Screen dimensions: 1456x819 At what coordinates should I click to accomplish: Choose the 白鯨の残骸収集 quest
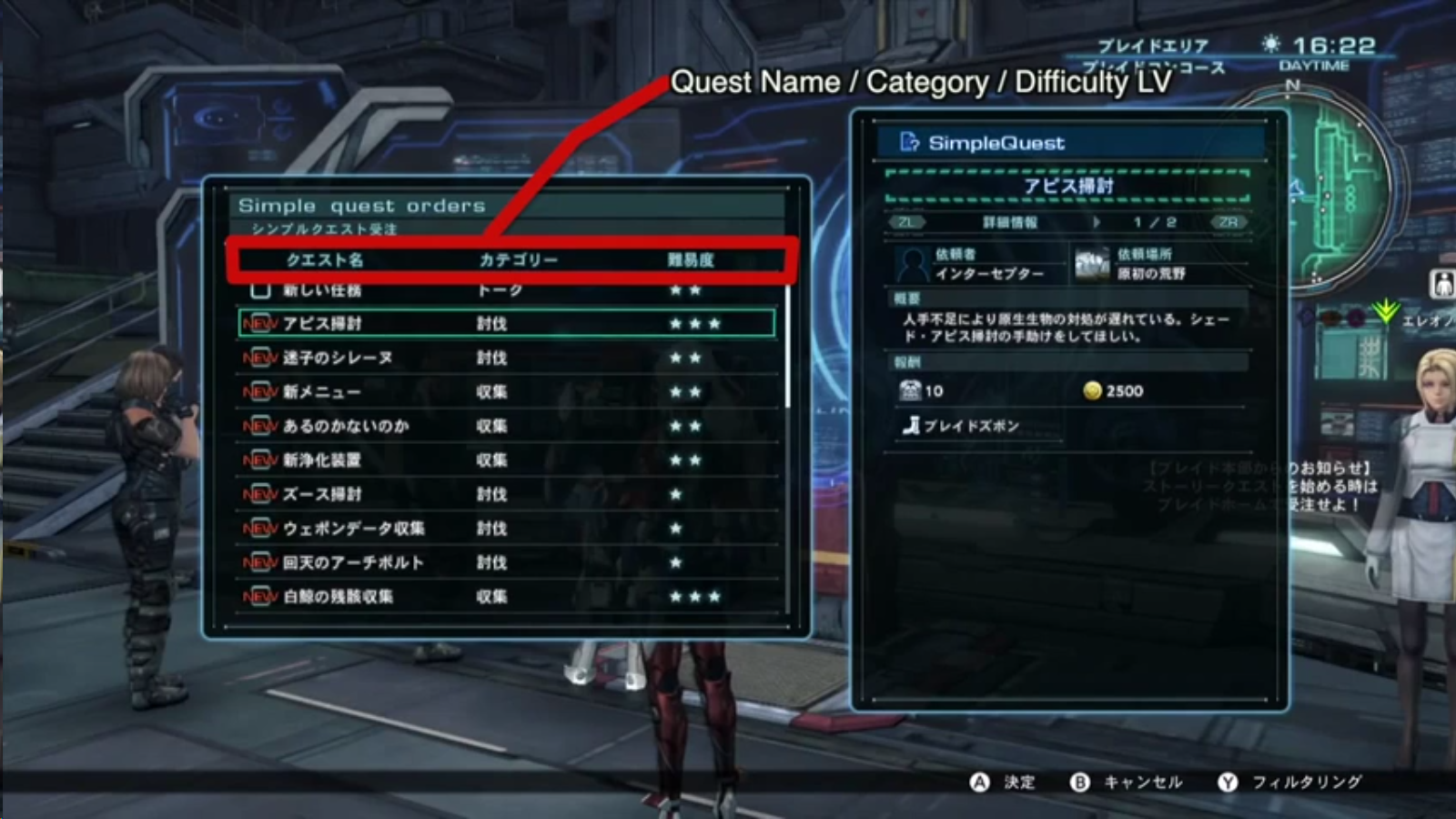[x=338, y=597]
